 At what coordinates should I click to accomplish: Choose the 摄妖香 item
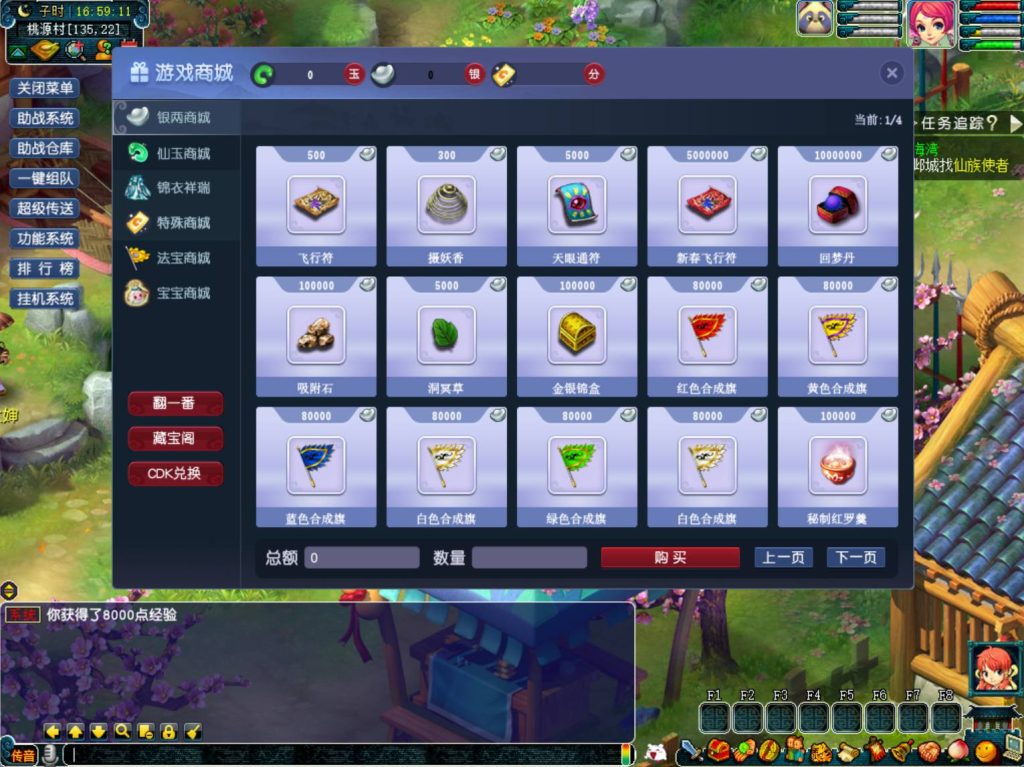pos(446,205)
